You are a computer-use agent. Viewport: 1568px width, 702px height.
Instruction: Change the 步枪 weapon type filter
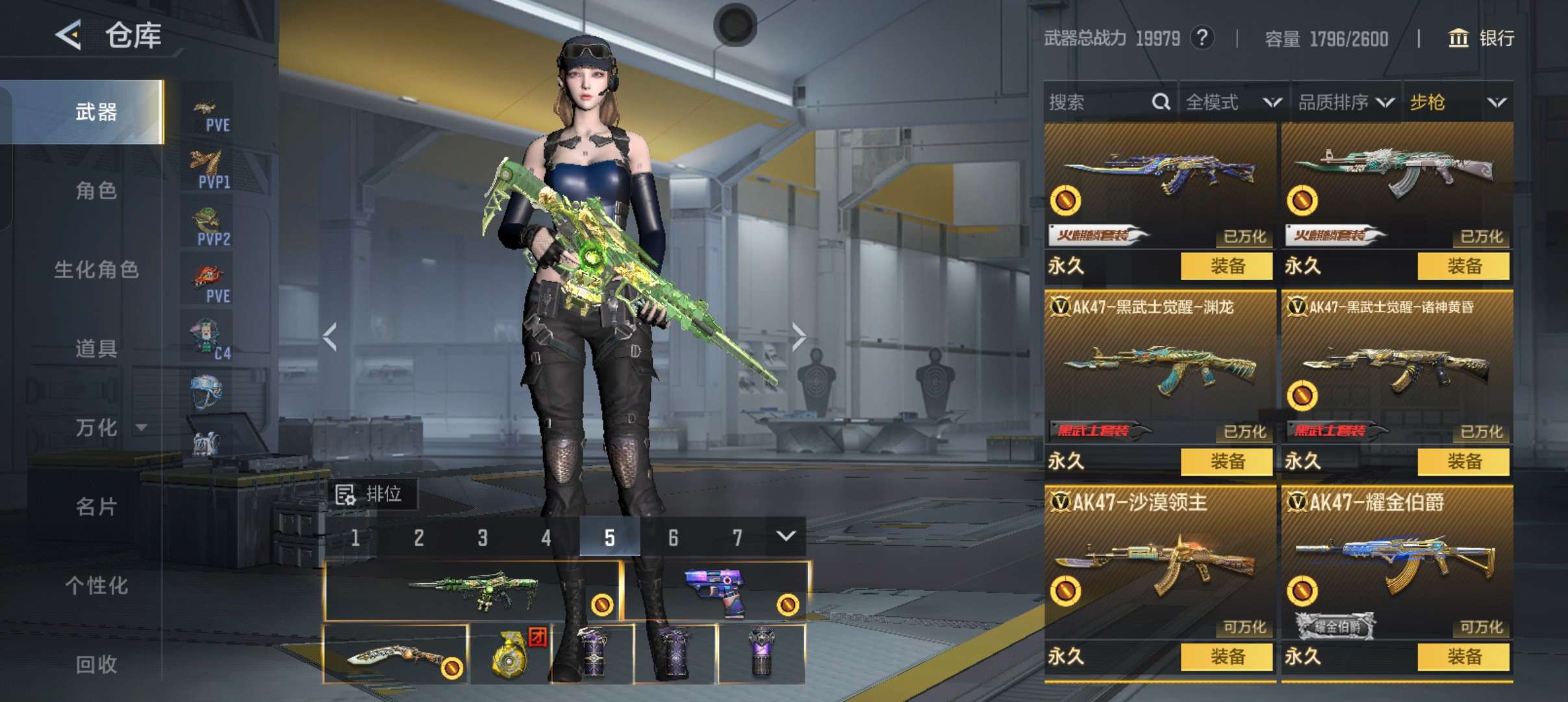(1458, 102)
